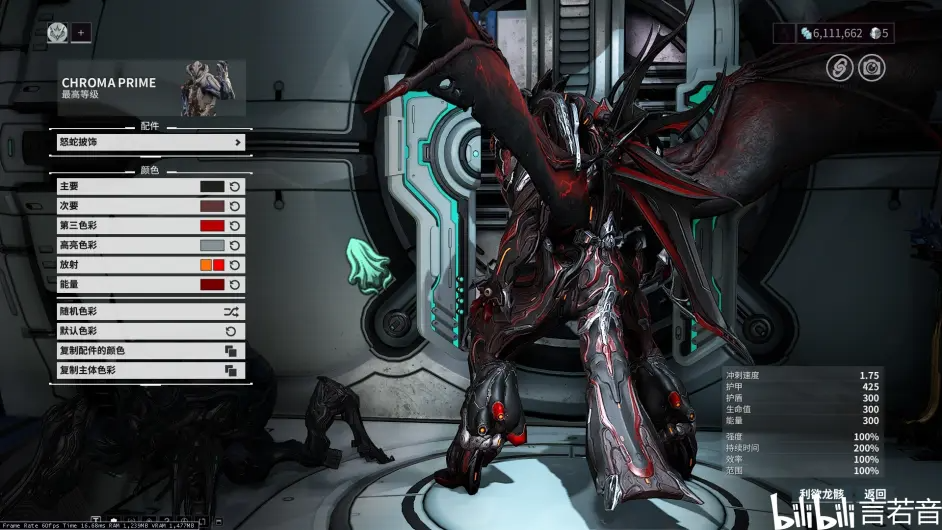
Task: Reset the 主要 primary color
Action: pyautogui.click(x=234, y=186)
